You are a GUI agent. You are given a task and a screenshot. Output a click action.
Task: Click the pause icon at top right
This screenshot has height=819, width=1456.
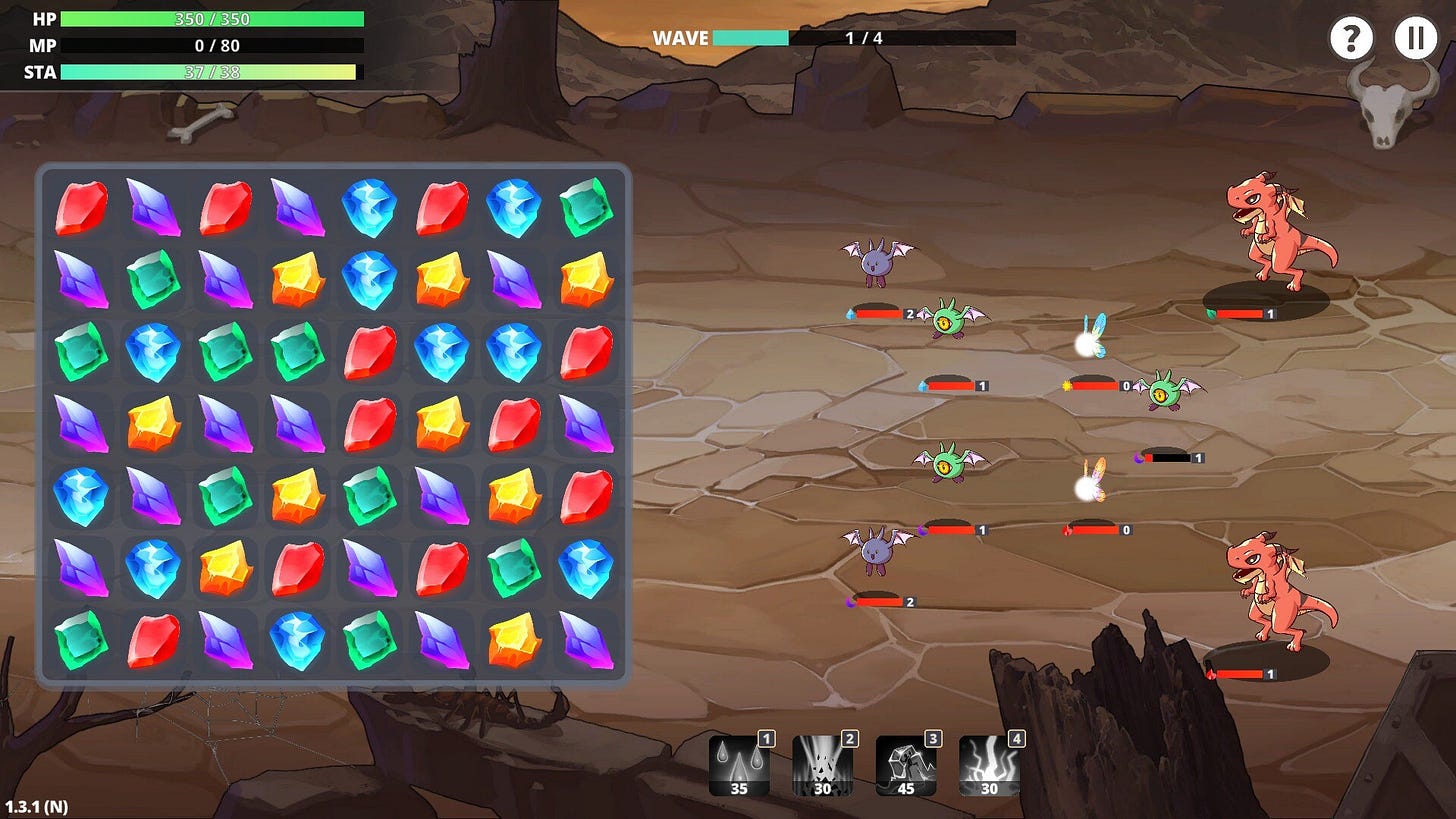pyautogui.click(x=1416, y=38)
